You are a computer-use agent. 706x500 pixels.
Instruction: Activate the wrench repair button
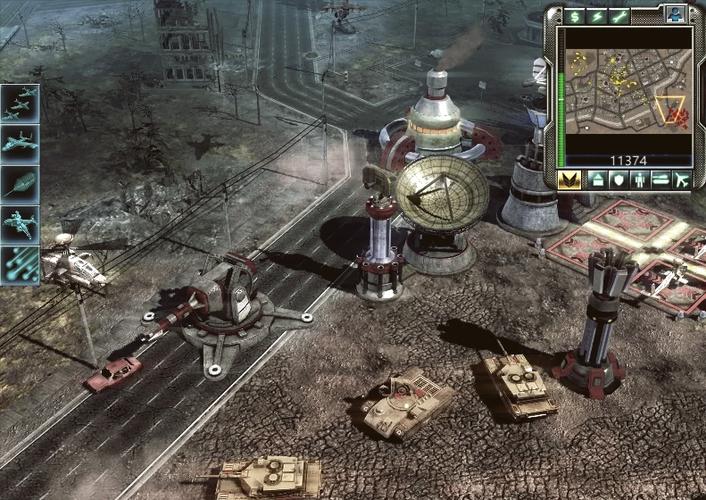(620, 16)
